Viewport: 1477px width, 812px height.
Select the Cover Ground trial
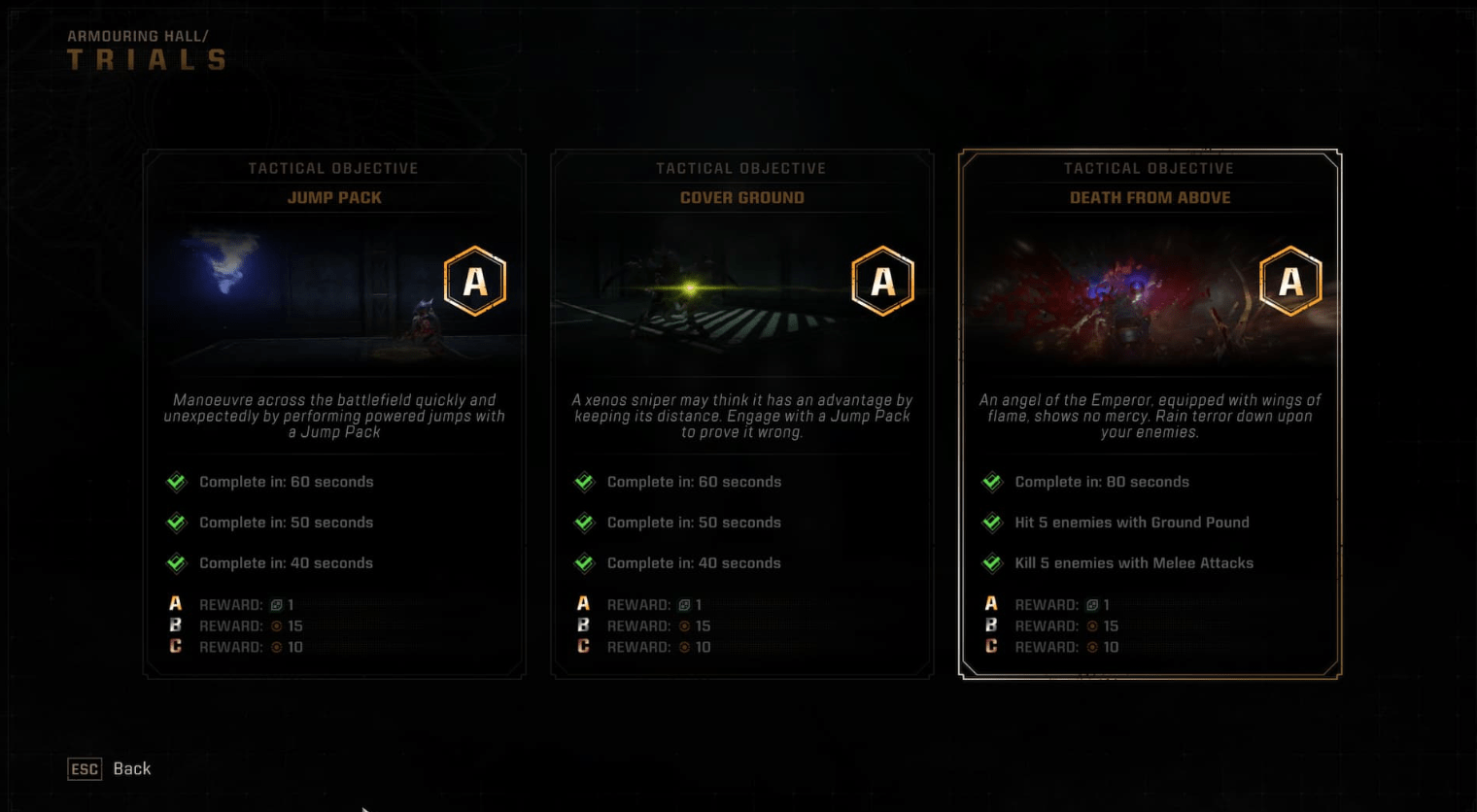click(x=742, y=413)
